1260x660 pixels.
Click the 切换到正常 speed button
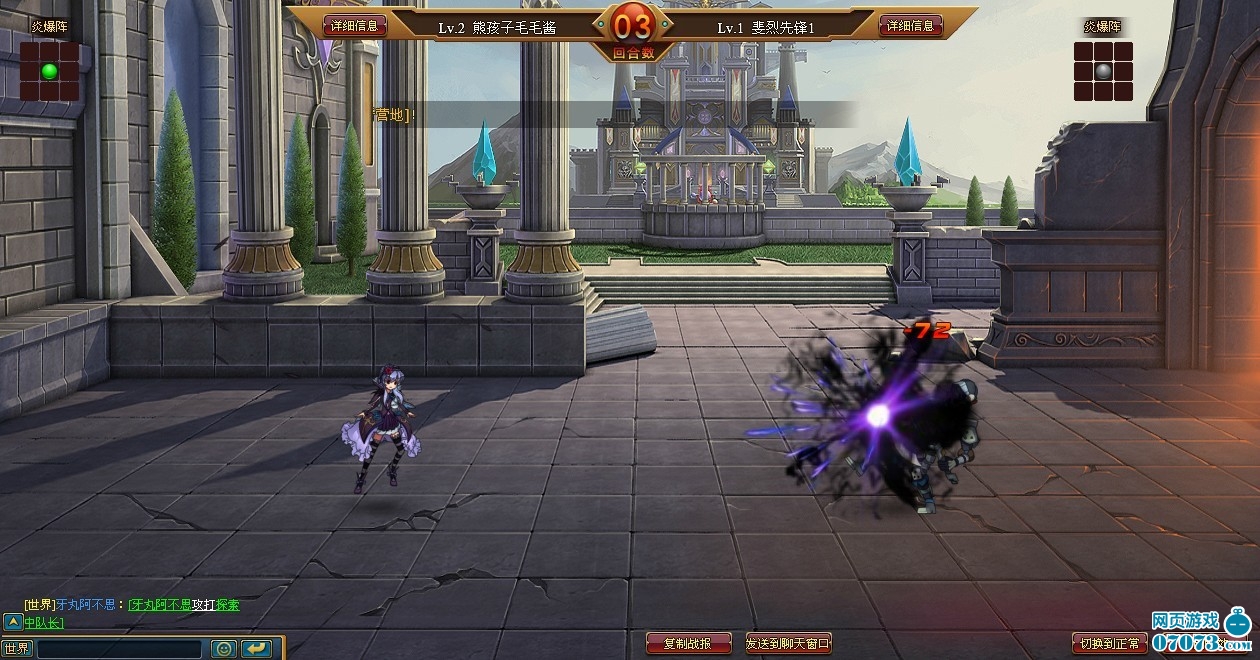1108,642
